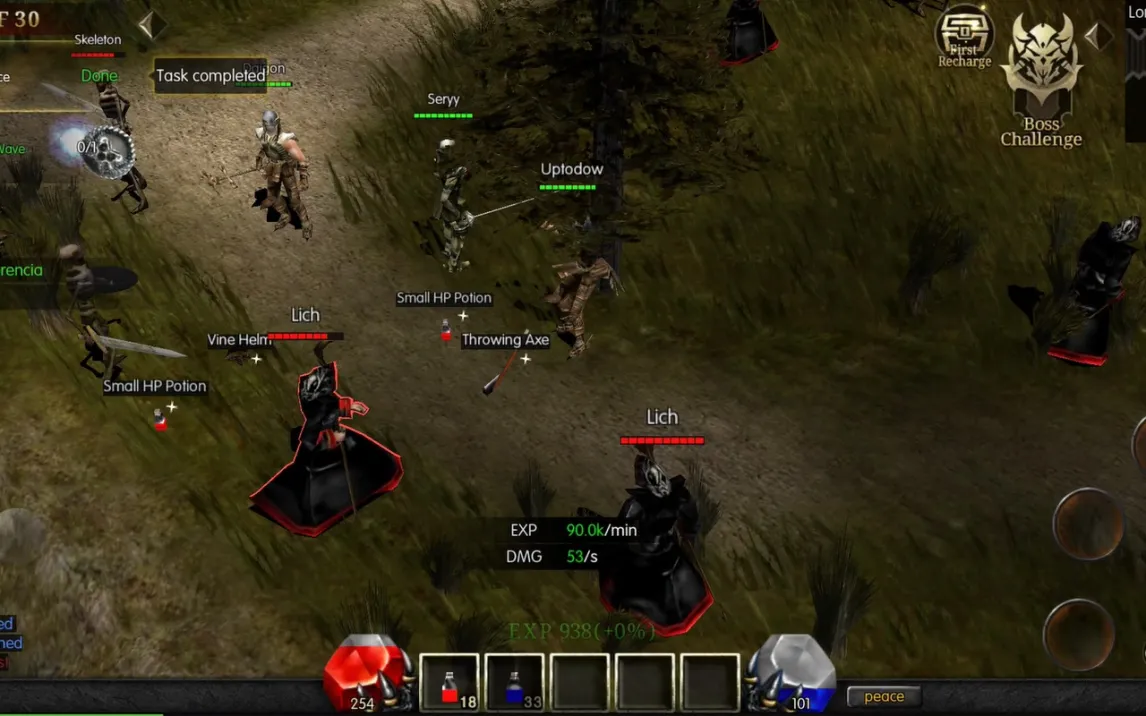
Task: Tap the lower round skill button
Action: coord(1079,634)
